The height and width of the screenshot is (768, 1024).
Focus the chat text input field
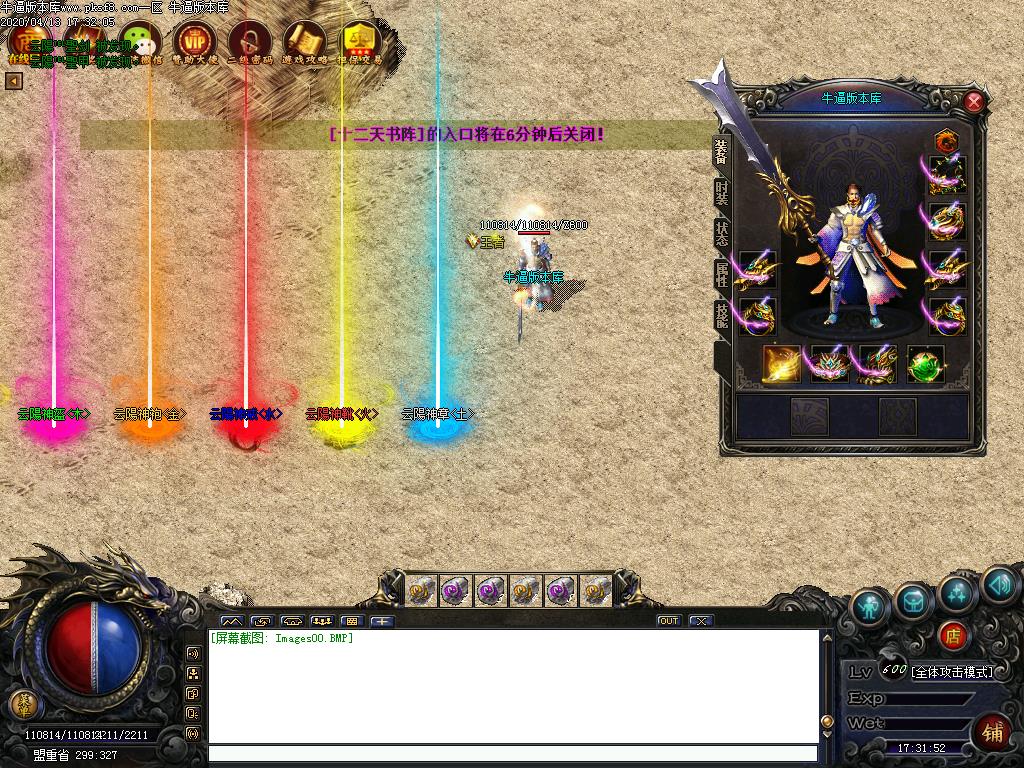[512, 754]
